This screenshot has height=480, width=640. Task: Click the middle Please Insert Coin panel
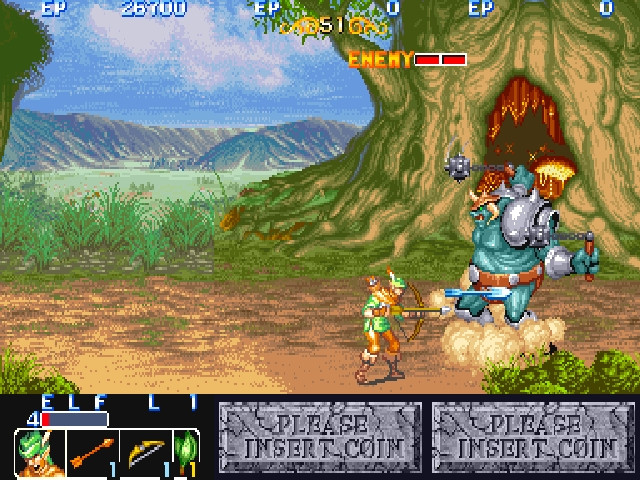tap(321, 438)
